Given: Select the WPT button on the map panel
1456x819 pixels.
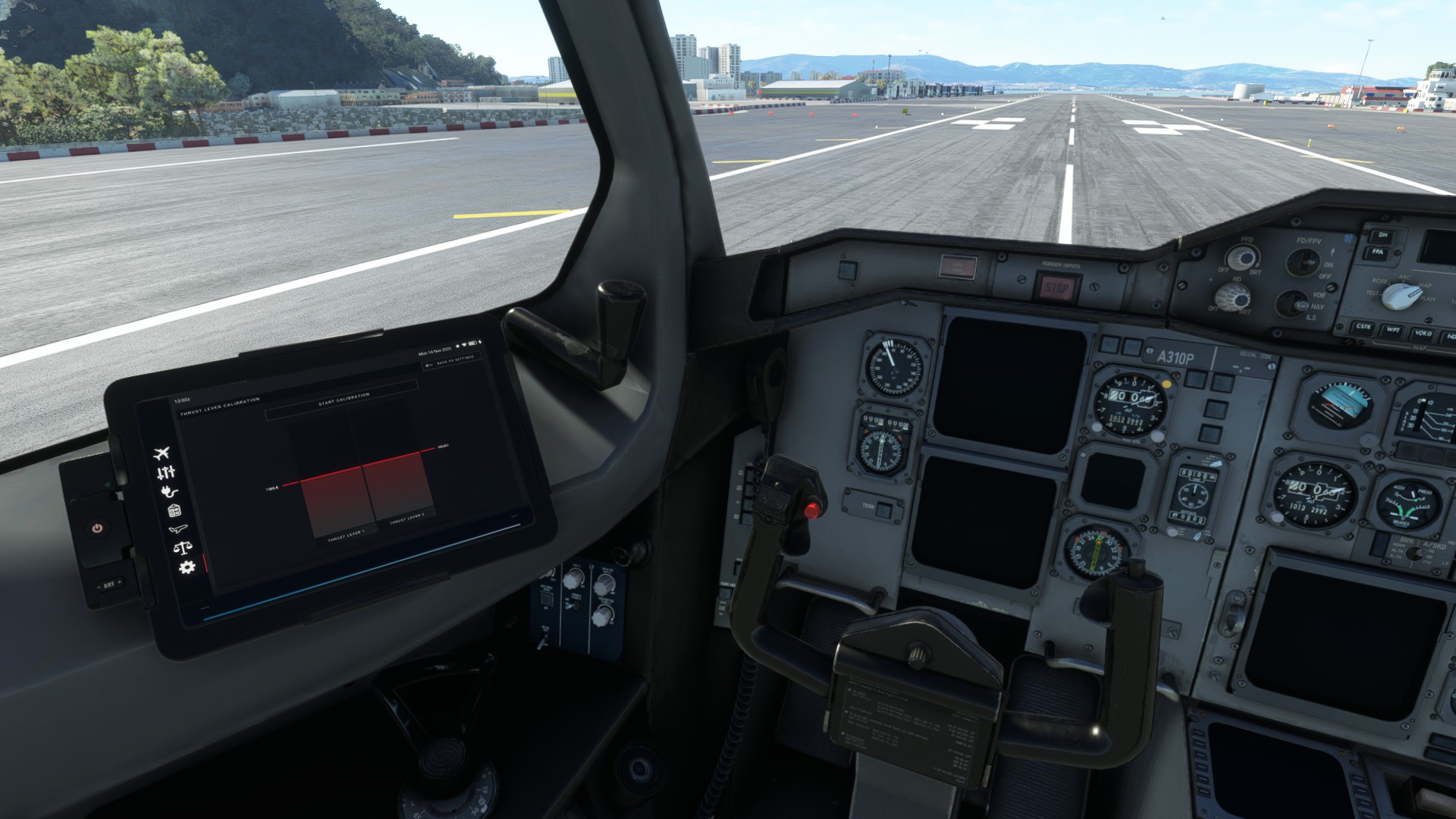Looking at the screenshot, I should [1394, 332].
